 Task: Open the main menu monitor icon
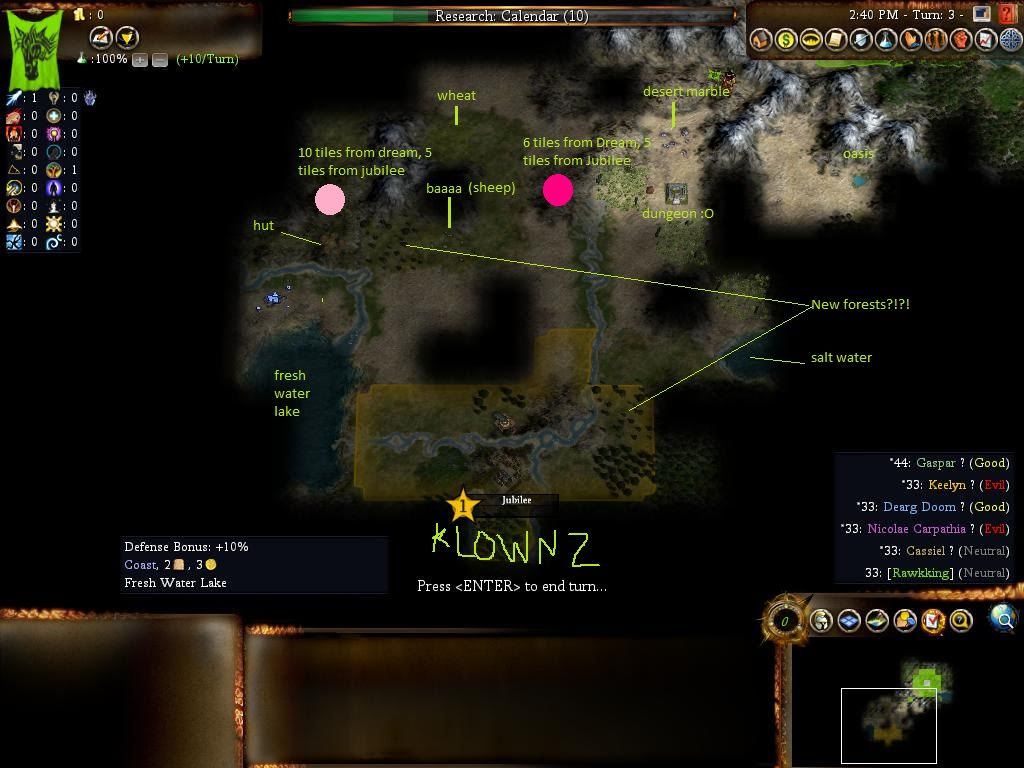coord(982,14)
